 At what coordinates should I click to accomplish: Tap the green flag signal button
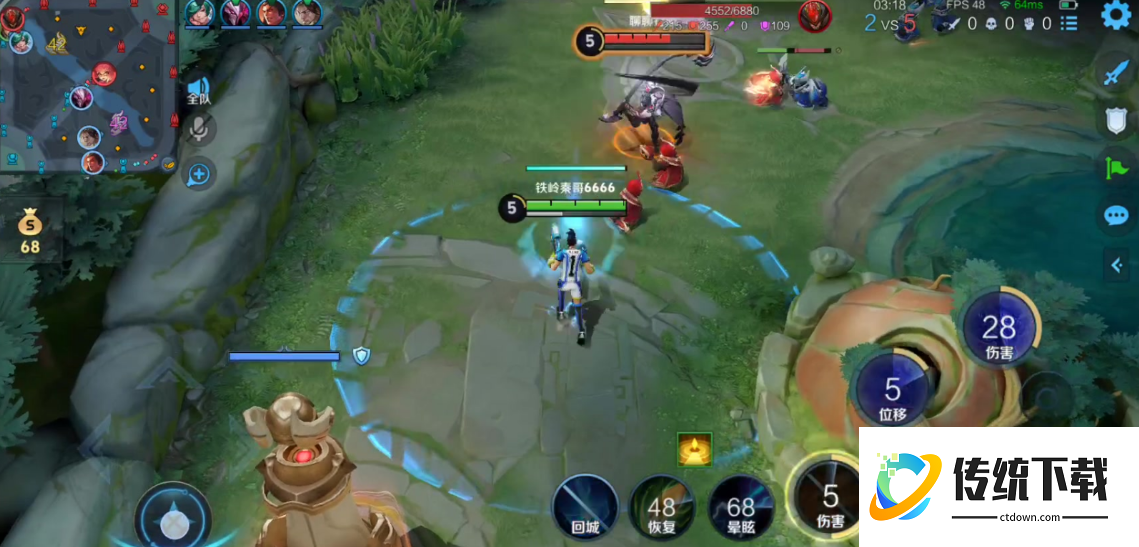pos(1116,167)
